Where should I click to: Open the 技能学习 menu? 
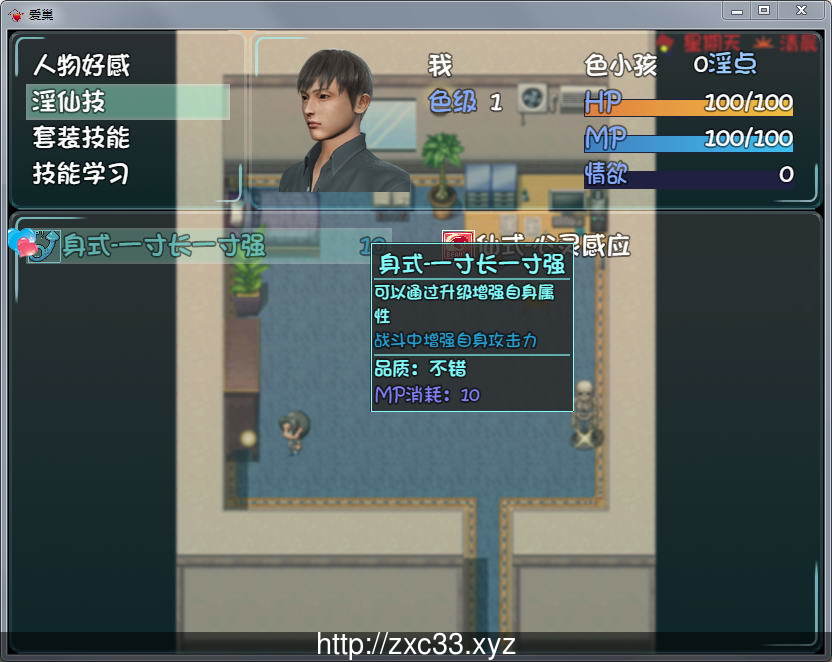click(x=82, y=173)
